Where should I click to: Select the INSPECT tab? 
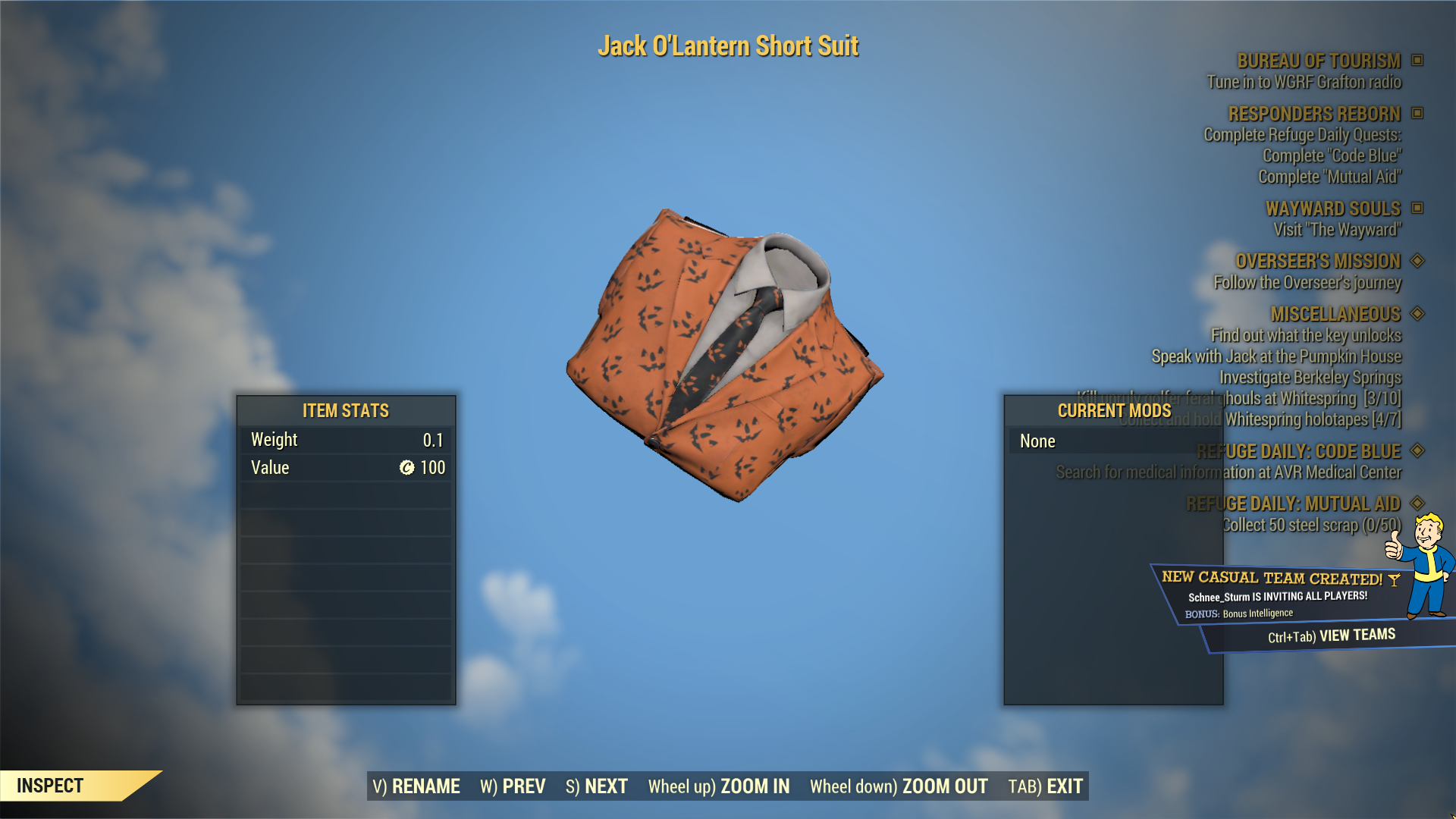(49, 786)
